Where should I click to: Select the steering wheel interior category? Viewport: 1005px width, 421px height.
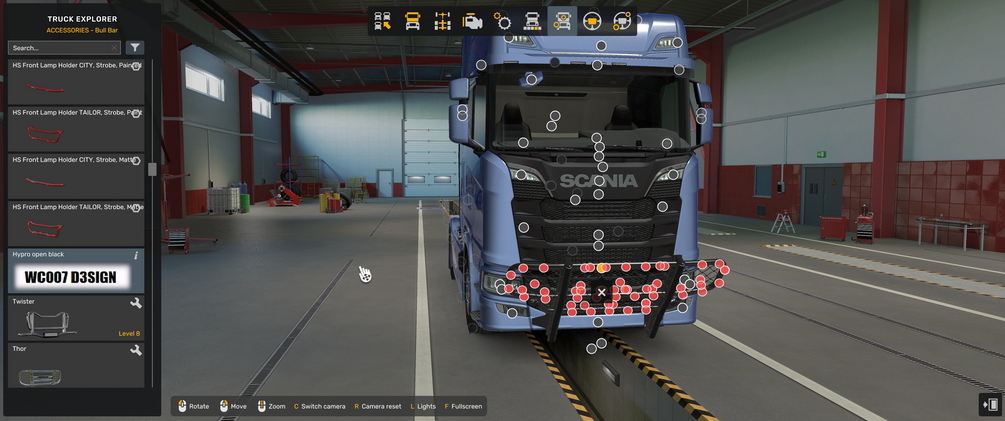tap(592, 21)
